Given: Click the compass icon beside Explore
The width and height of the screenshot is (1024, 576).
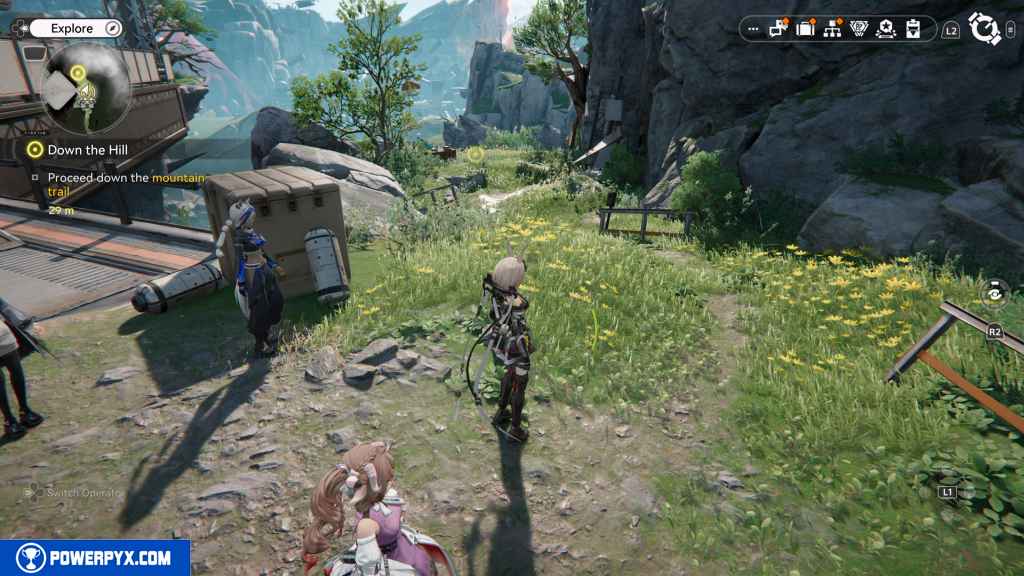Looking at the screenshot, I should [111, 28].
